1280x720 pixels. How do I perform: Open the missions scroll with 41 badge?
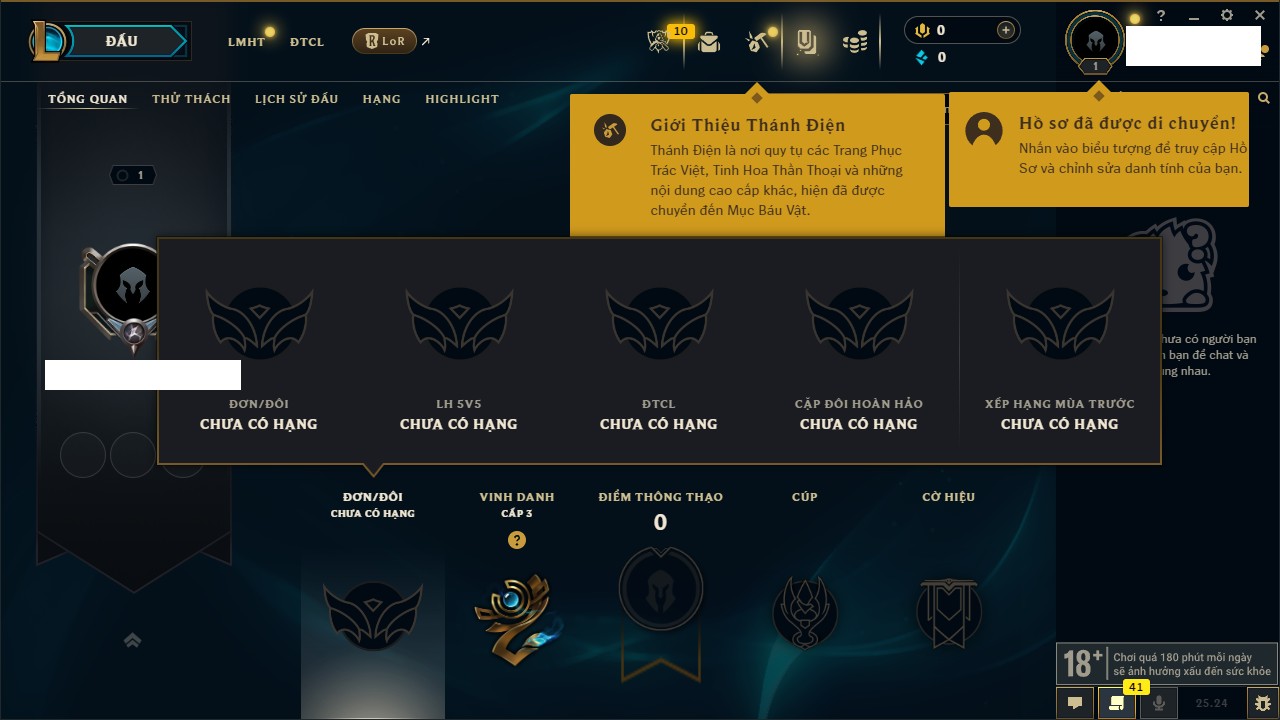[x=1117, y=703]
